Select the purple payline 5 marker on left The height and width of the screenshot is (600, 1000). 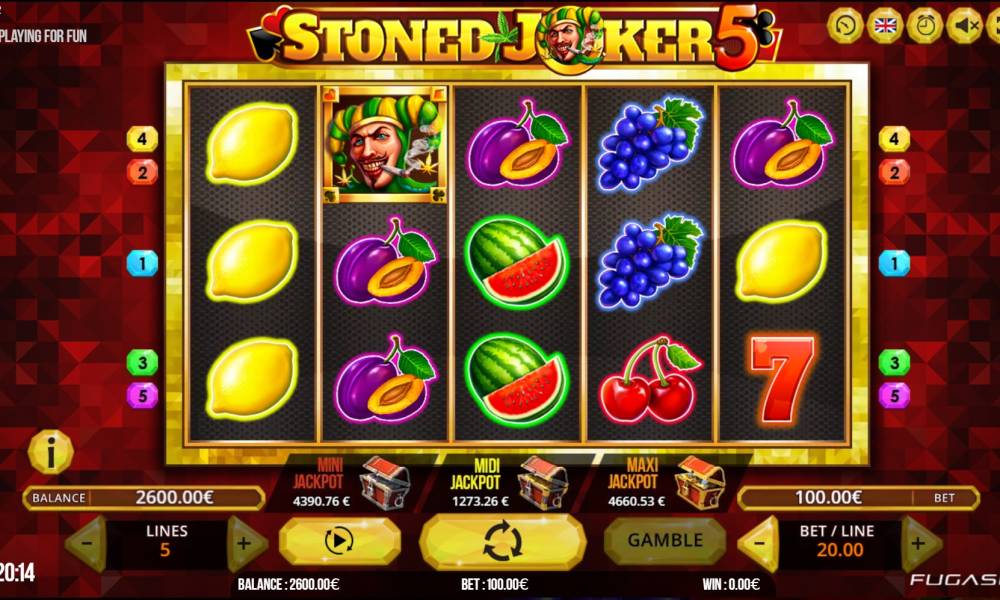142,395
